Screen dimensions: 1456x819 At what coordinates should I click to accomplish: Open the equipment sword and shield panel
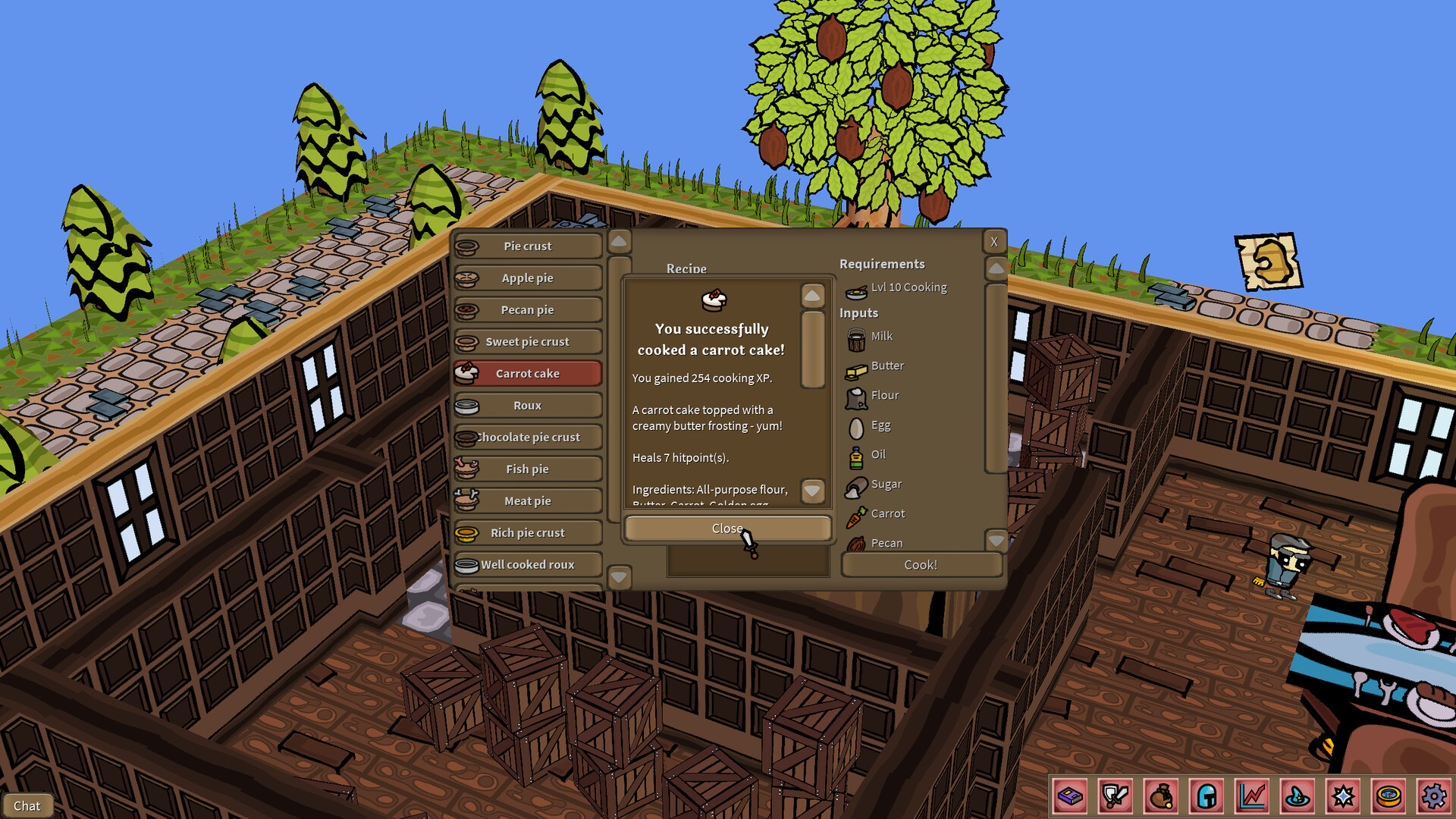1115,796
